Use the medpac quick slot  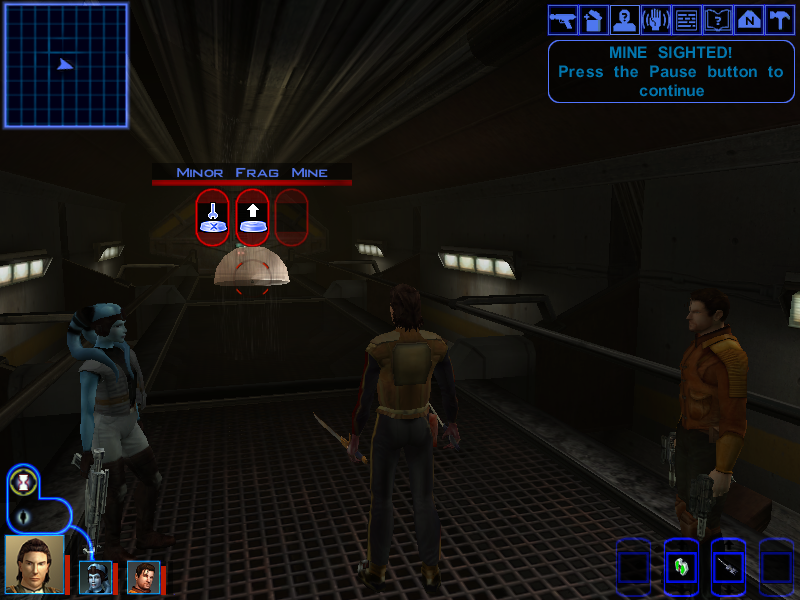pos(681,568)
